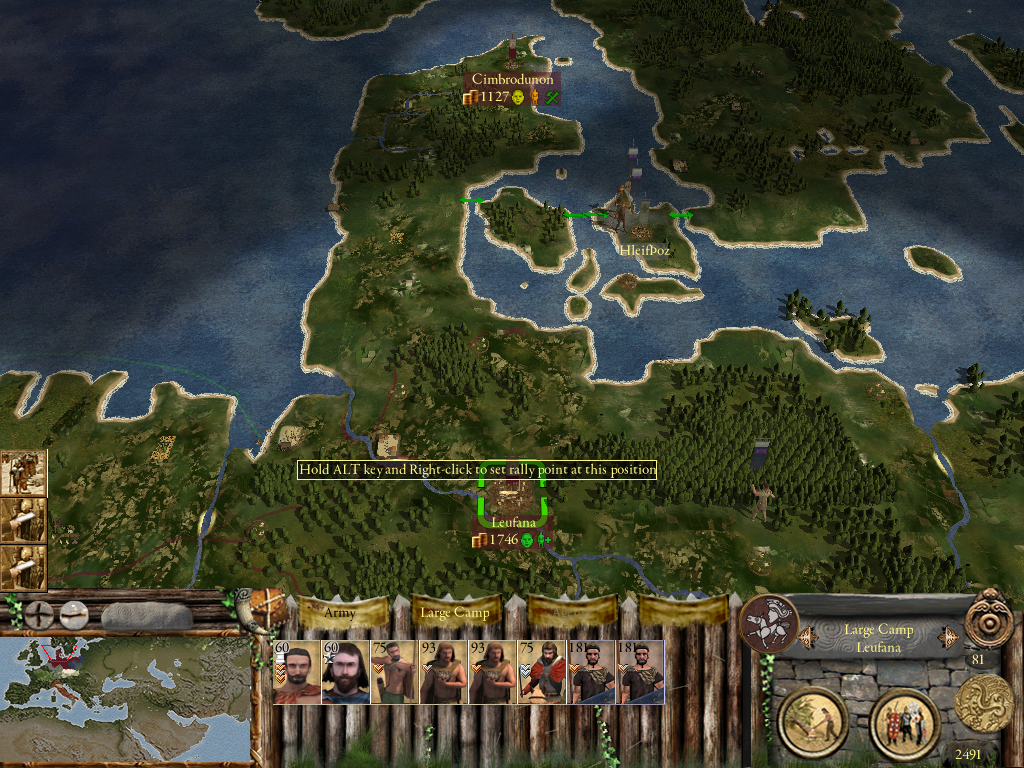Zoom out the minimap with the minus button

73,614
